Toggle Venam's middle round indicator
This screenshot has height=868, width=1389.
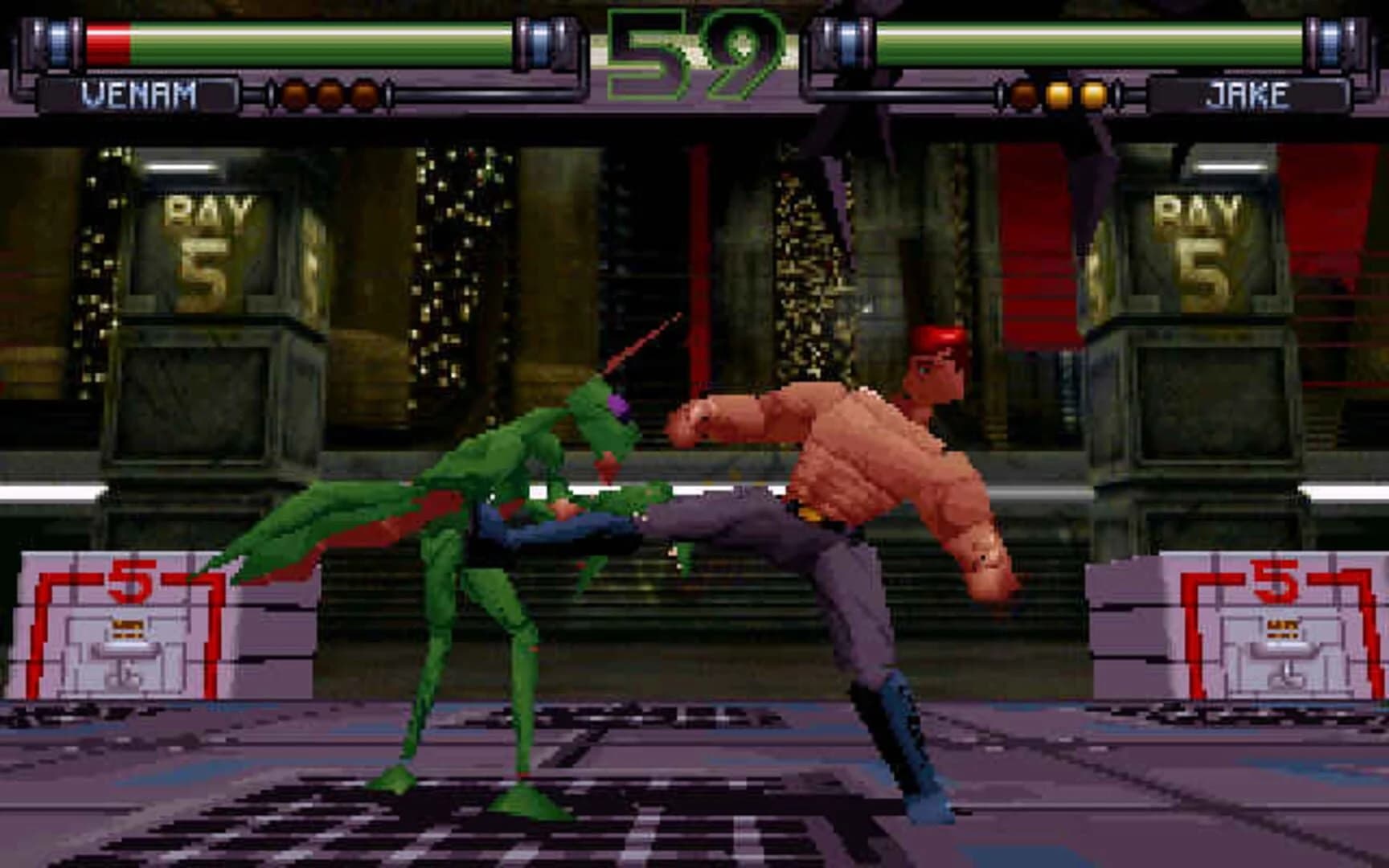point(330,95)
